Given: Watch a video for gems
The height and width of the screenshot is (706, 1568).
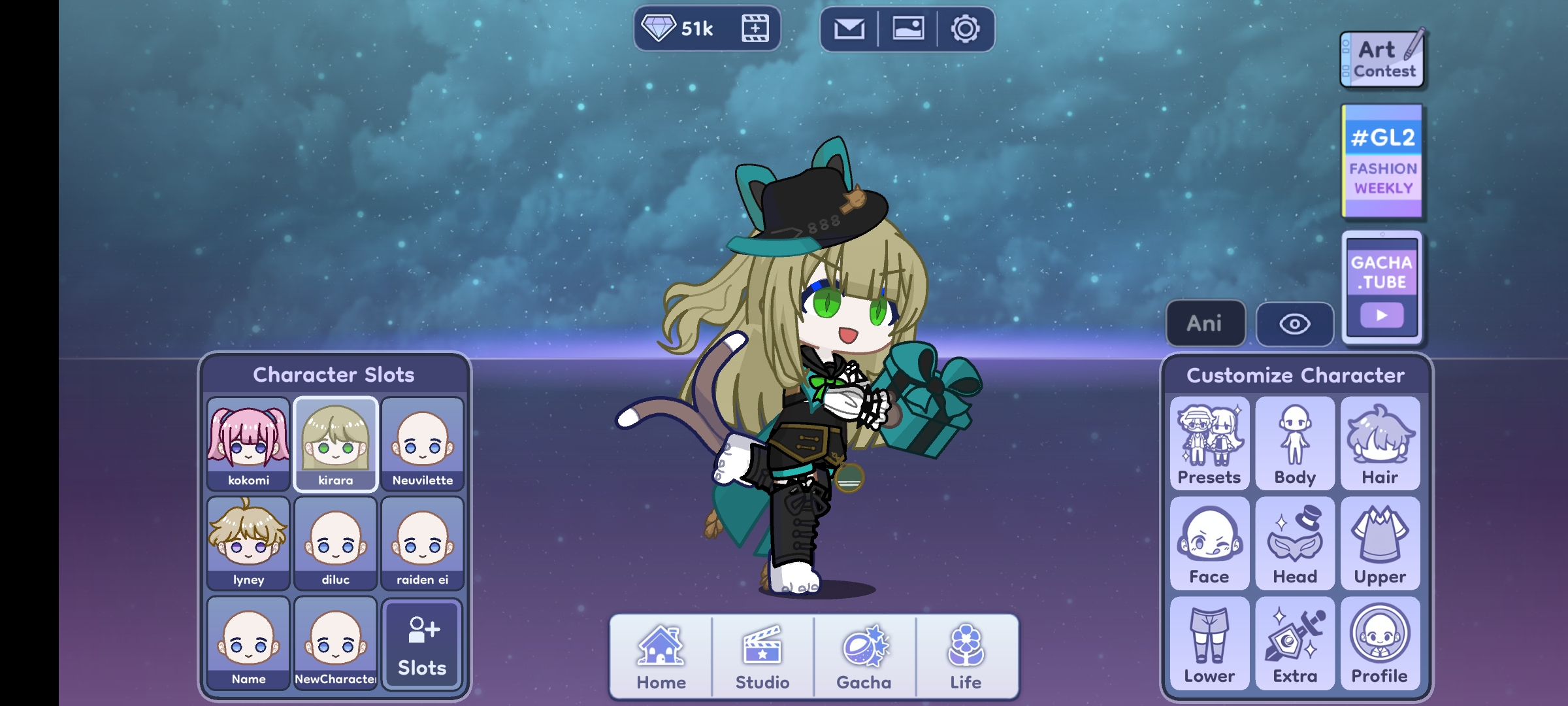Looking at the screenshot, I should pos(755,28).
